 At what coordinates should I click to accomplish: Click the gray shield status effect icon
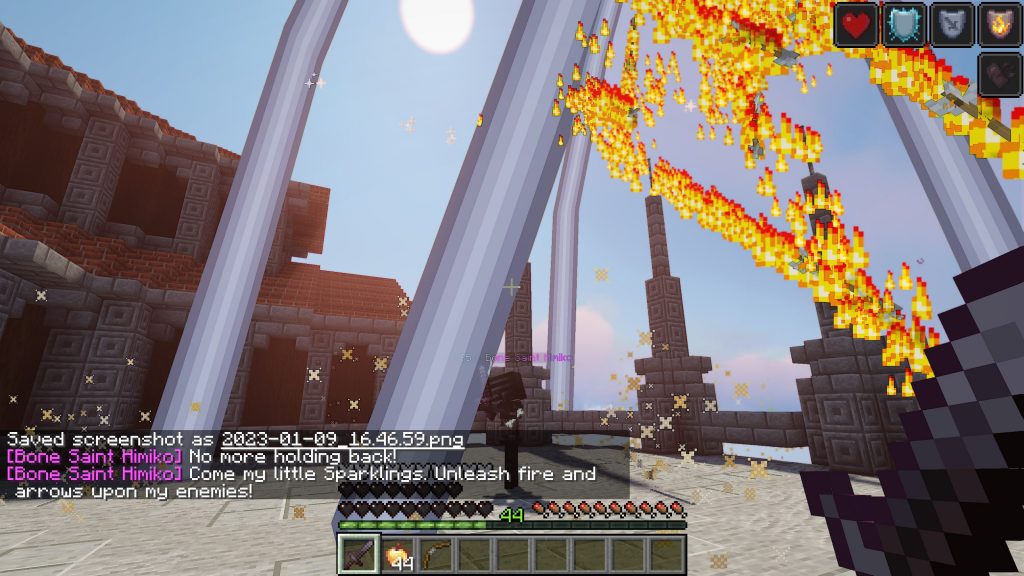952,24
